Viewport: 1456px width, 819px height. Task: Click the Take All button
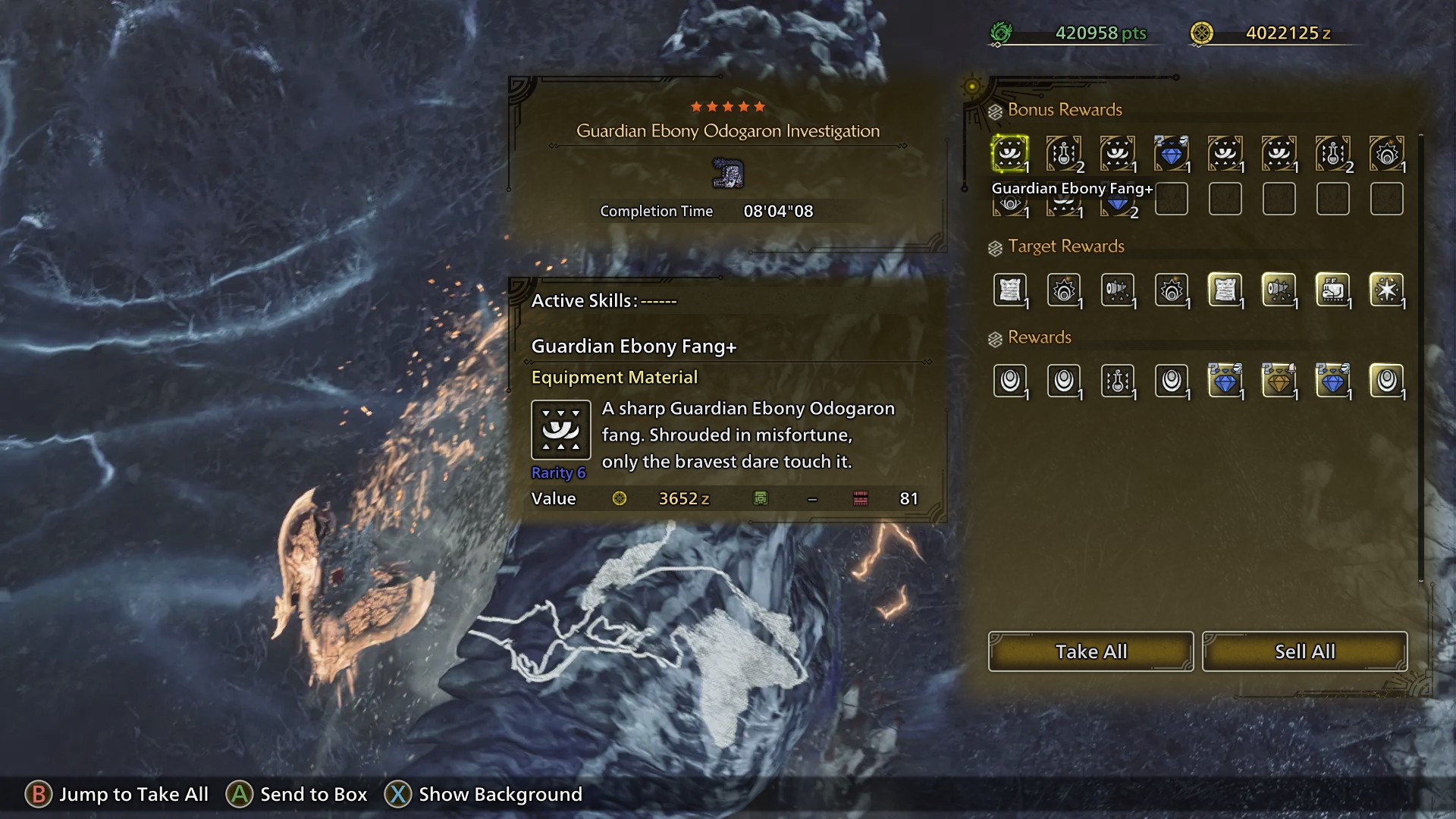click(1090, 651)
